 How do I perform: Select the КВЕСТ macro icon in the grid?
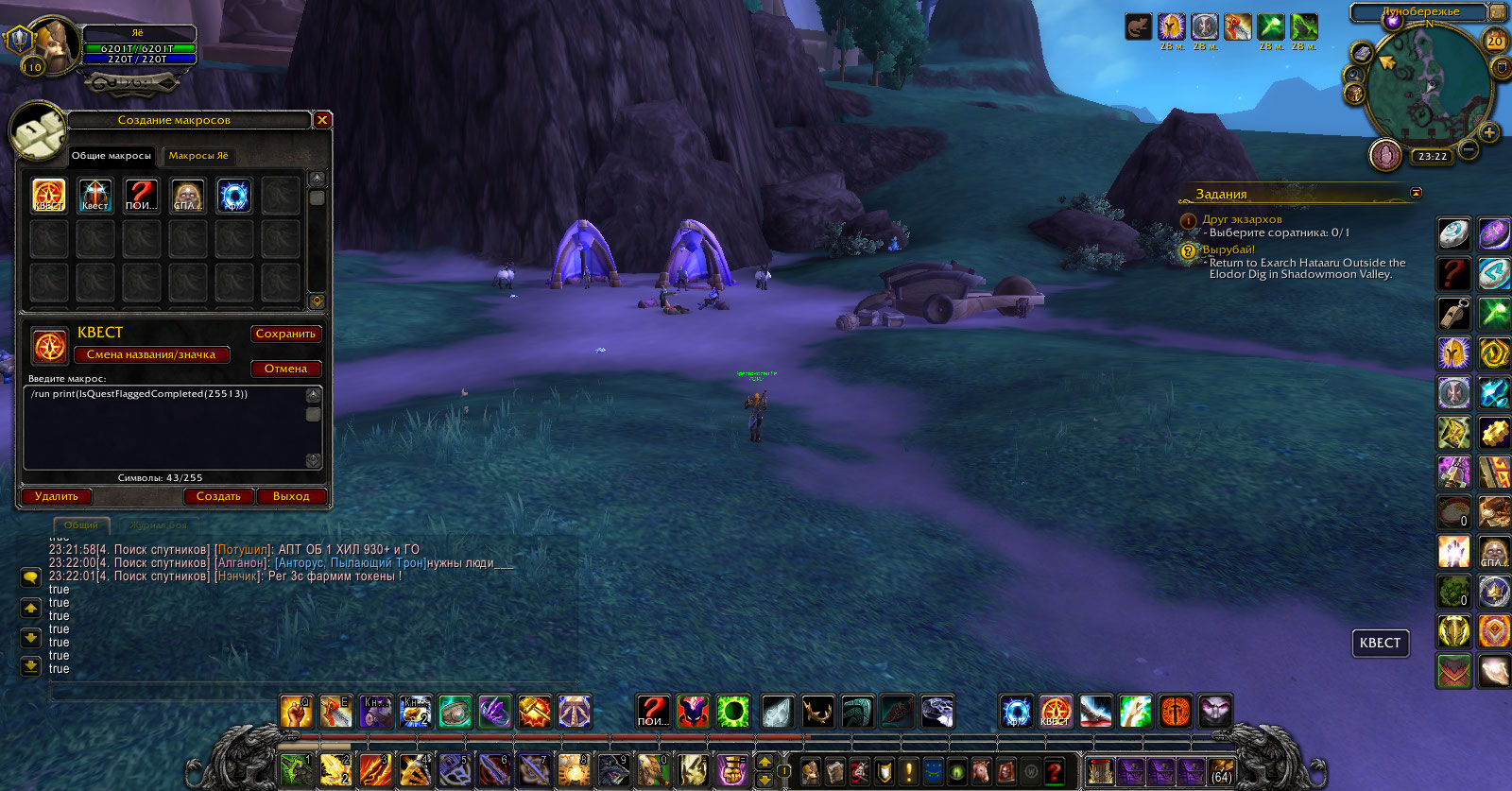coord(49,196)
